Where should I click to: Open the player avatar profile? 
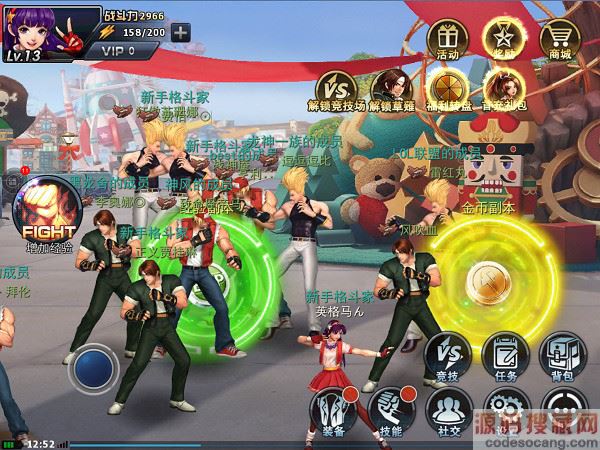click(35, 28)
